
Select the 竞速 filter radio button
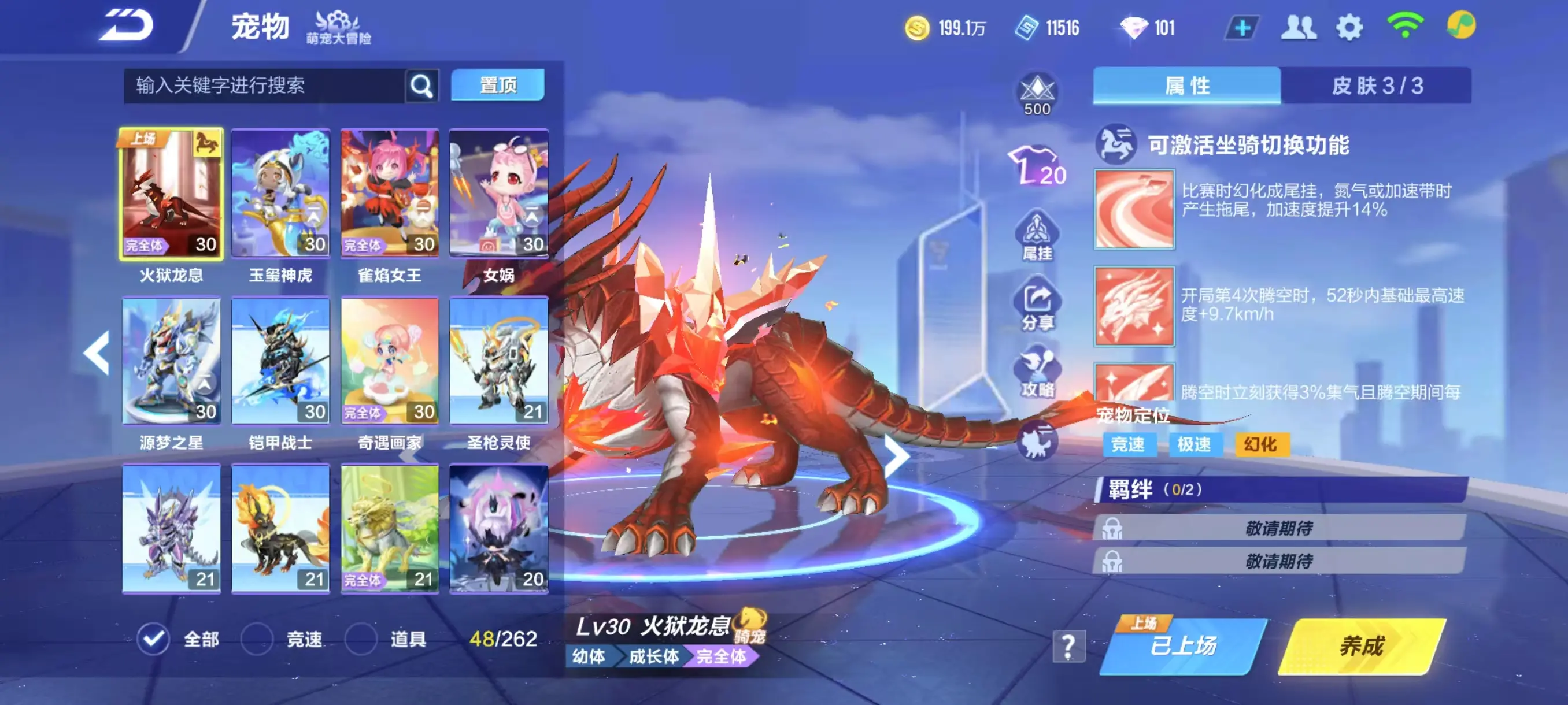256,639
